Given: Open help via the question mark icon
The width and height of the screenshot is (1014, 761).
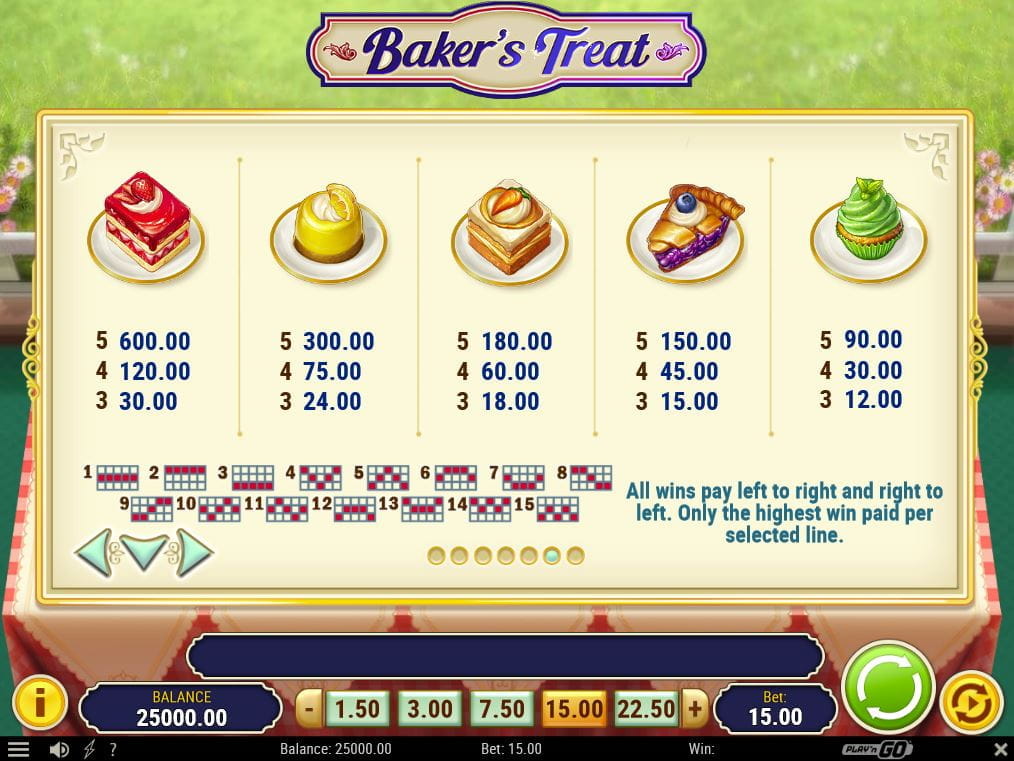Looking at the screenshot, I should tap(112, 749).
